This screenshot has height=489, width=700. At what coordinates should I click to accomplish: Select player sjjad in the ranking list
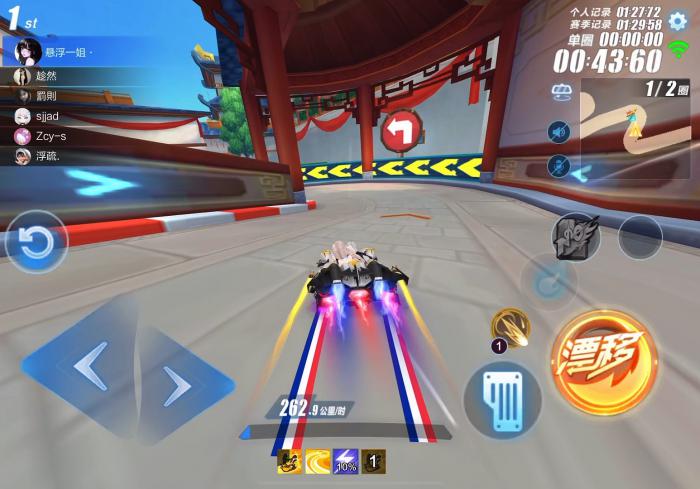[50, 116]
